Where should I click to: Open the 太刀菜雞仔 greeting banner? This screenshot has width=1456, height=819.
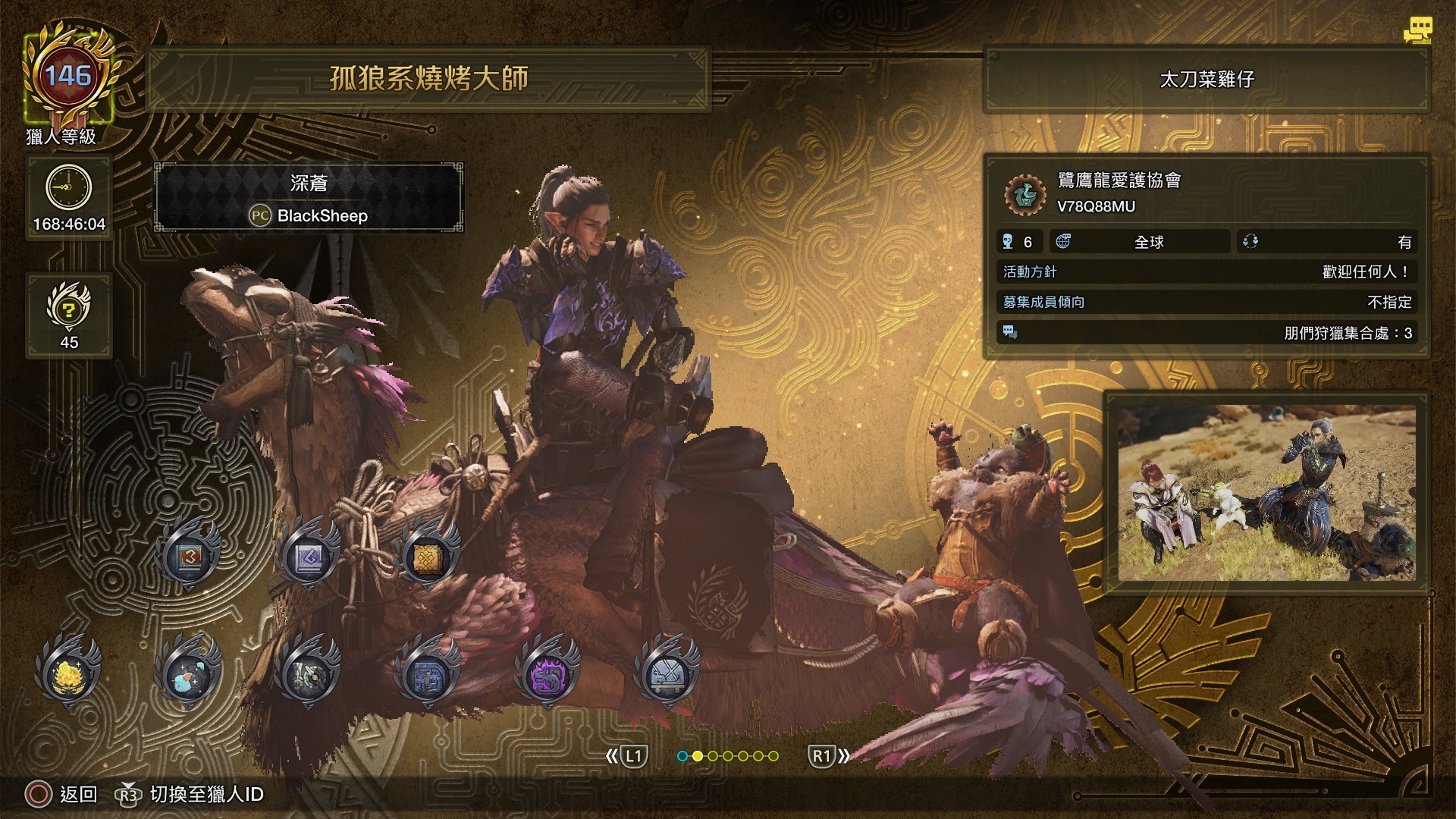pyautogui.click(x=1207, y=79)
